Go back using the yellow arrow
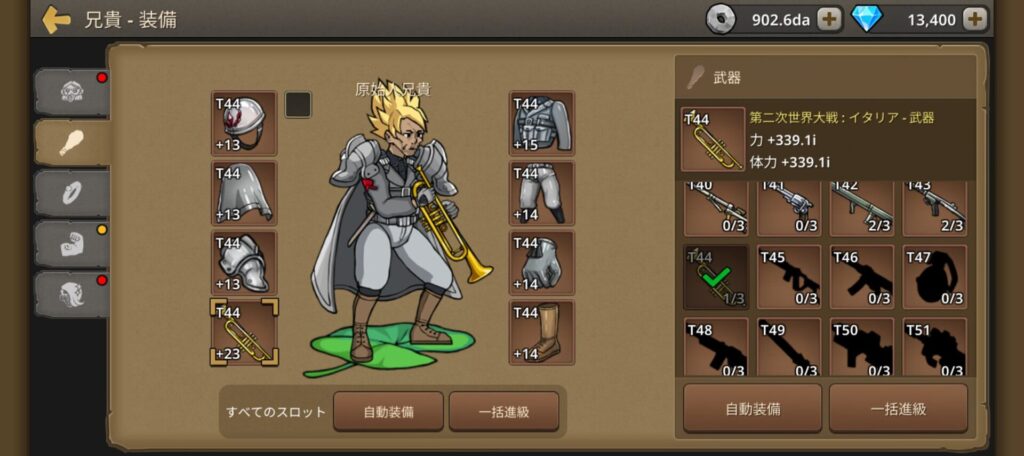 [56, 19]
